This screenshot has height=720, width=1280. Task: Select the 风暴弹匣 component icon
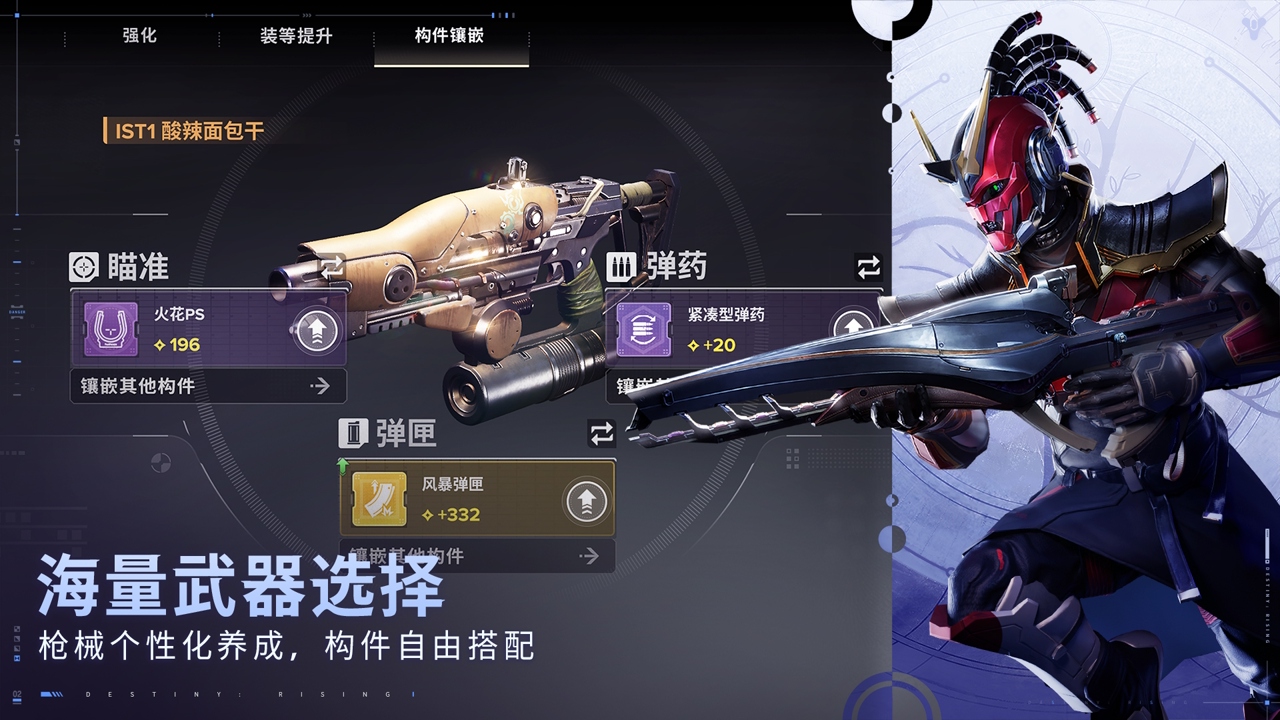point(379,500)
